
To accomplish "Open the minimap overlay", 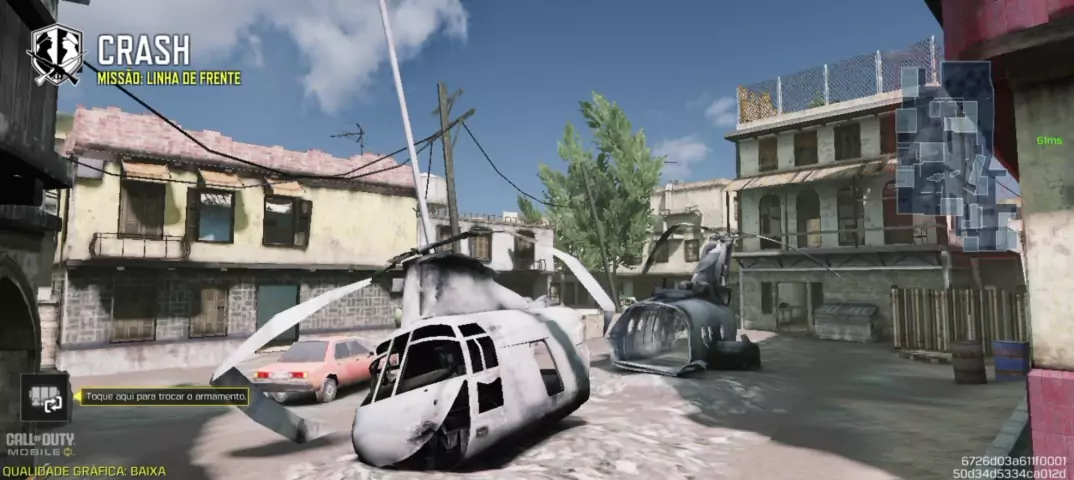I will (x=956, y=155).
